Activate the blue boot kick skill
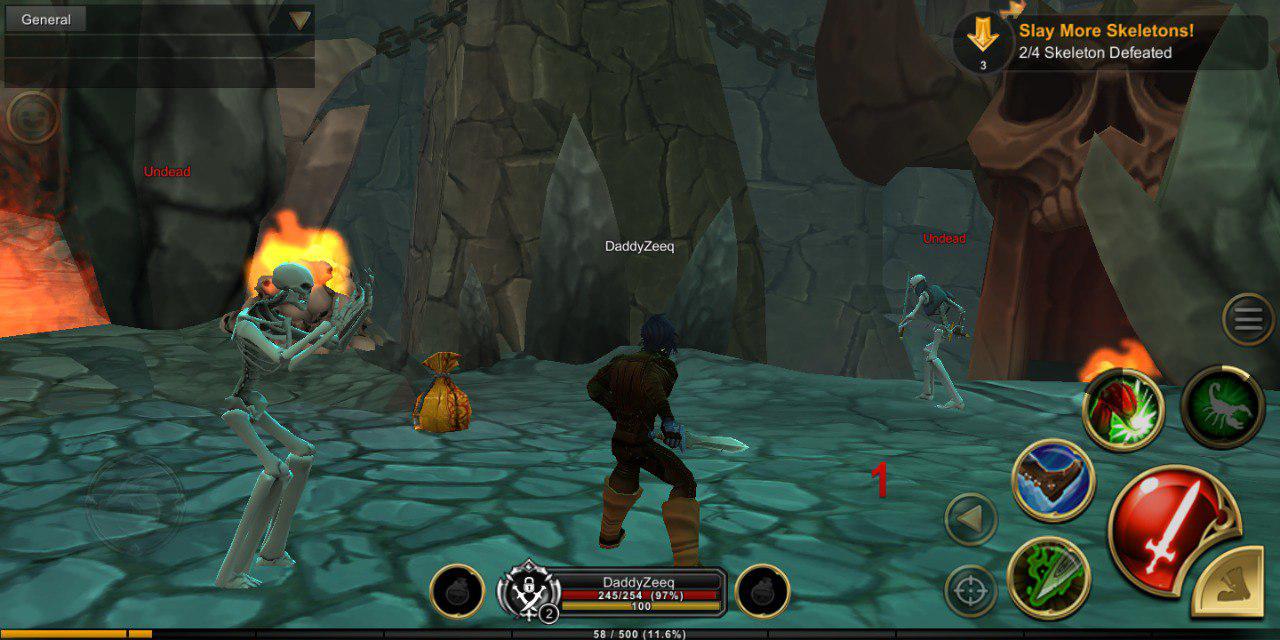Image resolution: width=1280 pixels, height=640 pixels. click(1053, 480)
